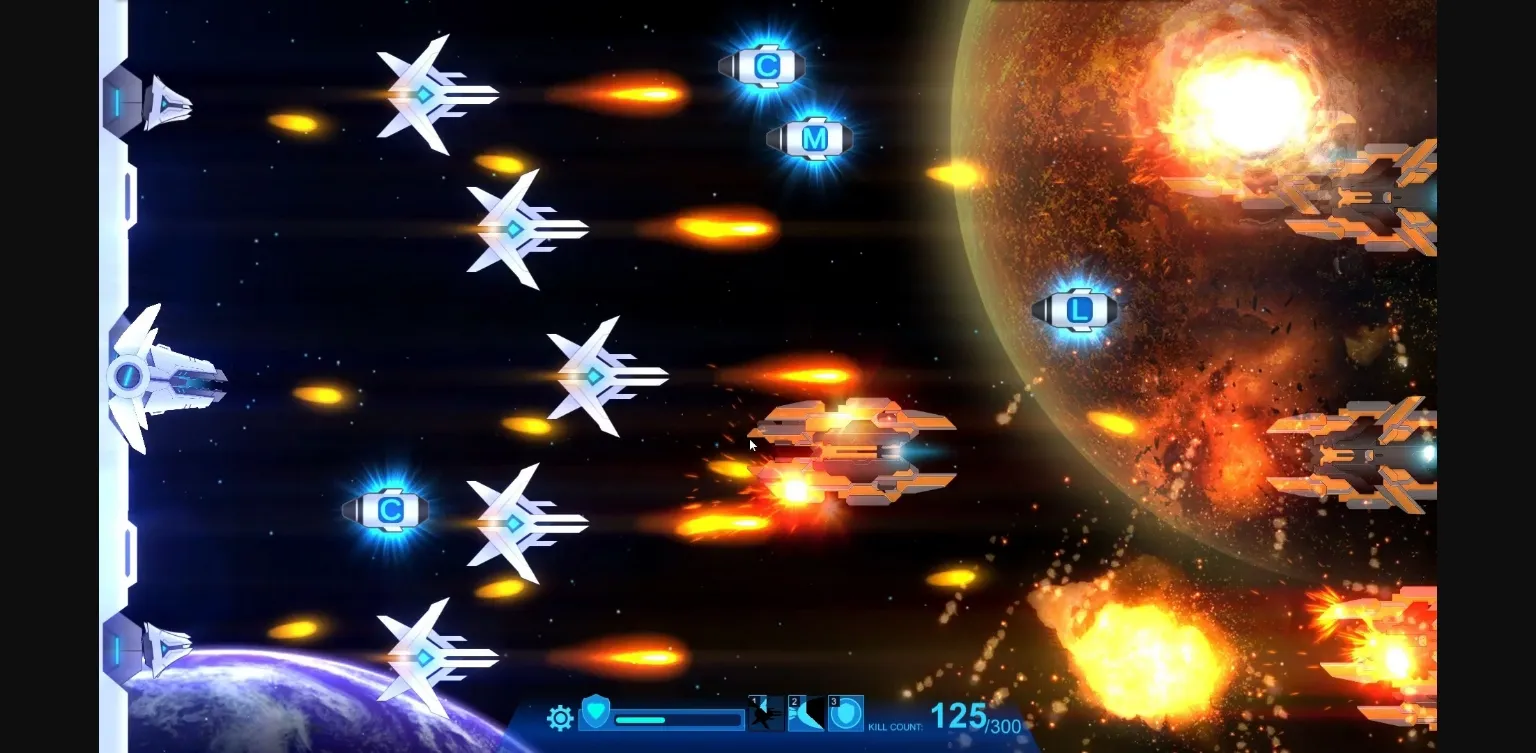Collect the C power-up near the left enemies
Viewport: 1536px width, 753px height.
point(388,510)
